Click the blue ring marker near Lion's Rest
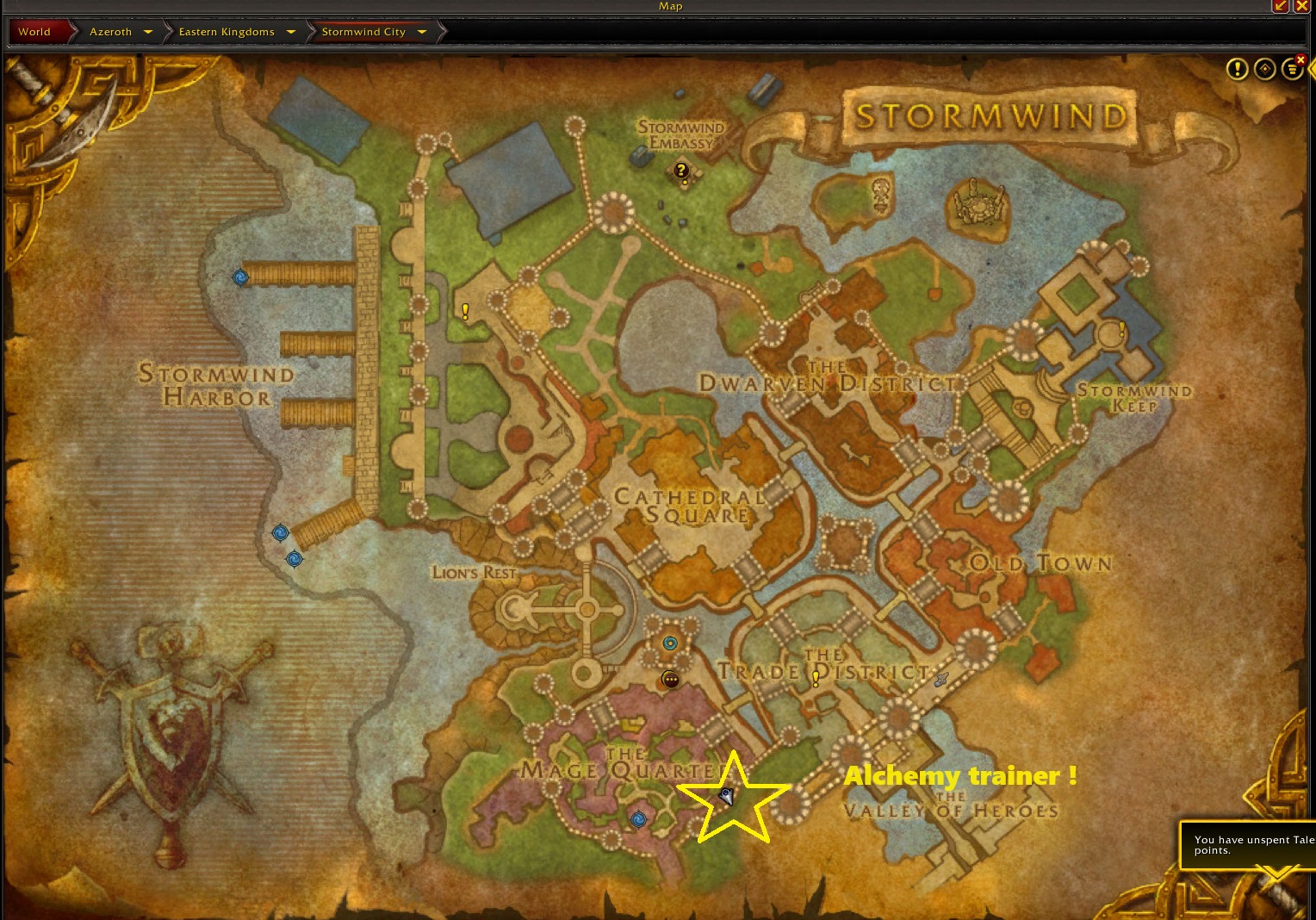The image size is (1316, 920). [x=670, y=643]
